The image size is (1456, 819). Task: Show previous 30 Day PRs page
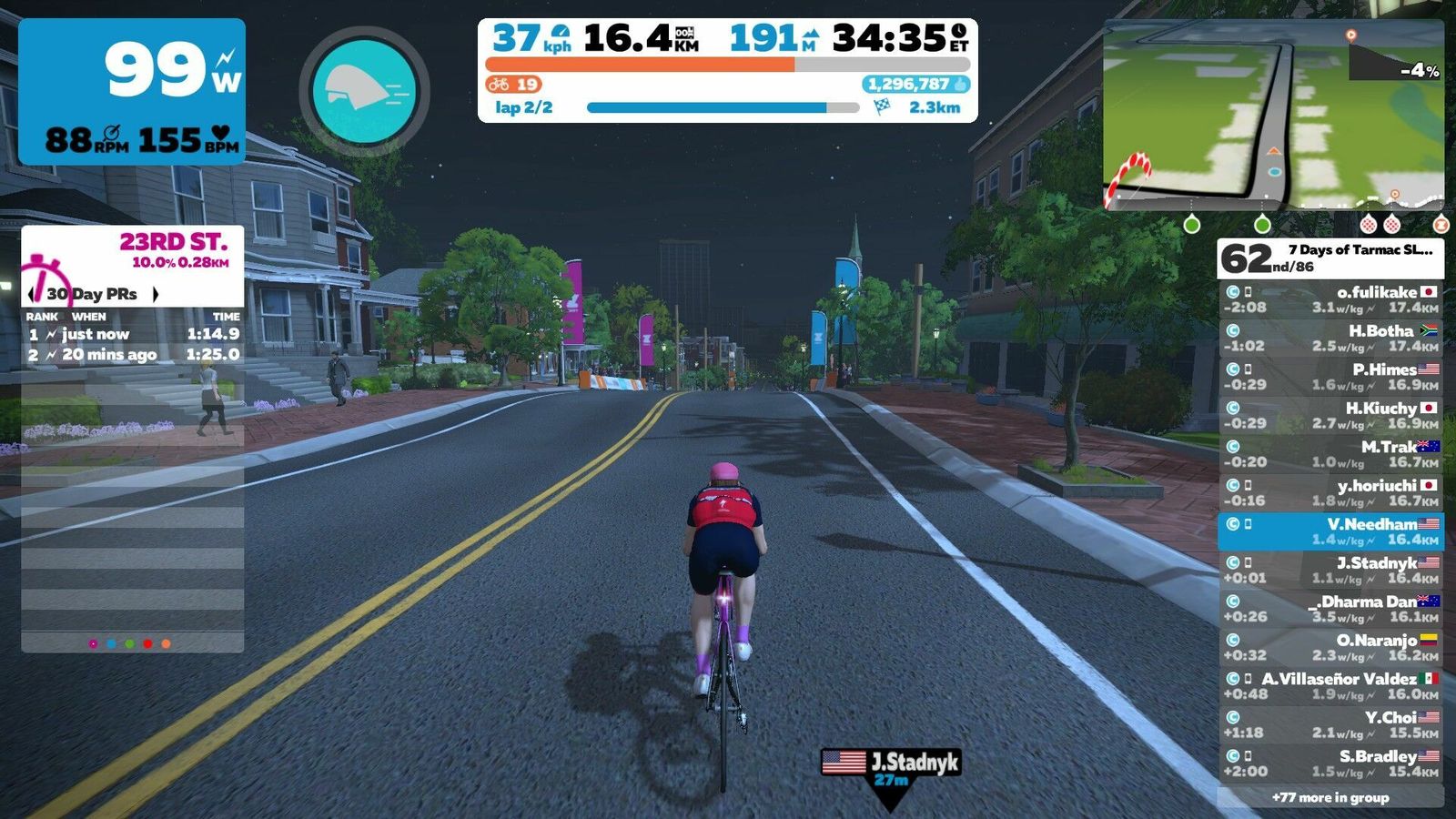tap(34, 294)
